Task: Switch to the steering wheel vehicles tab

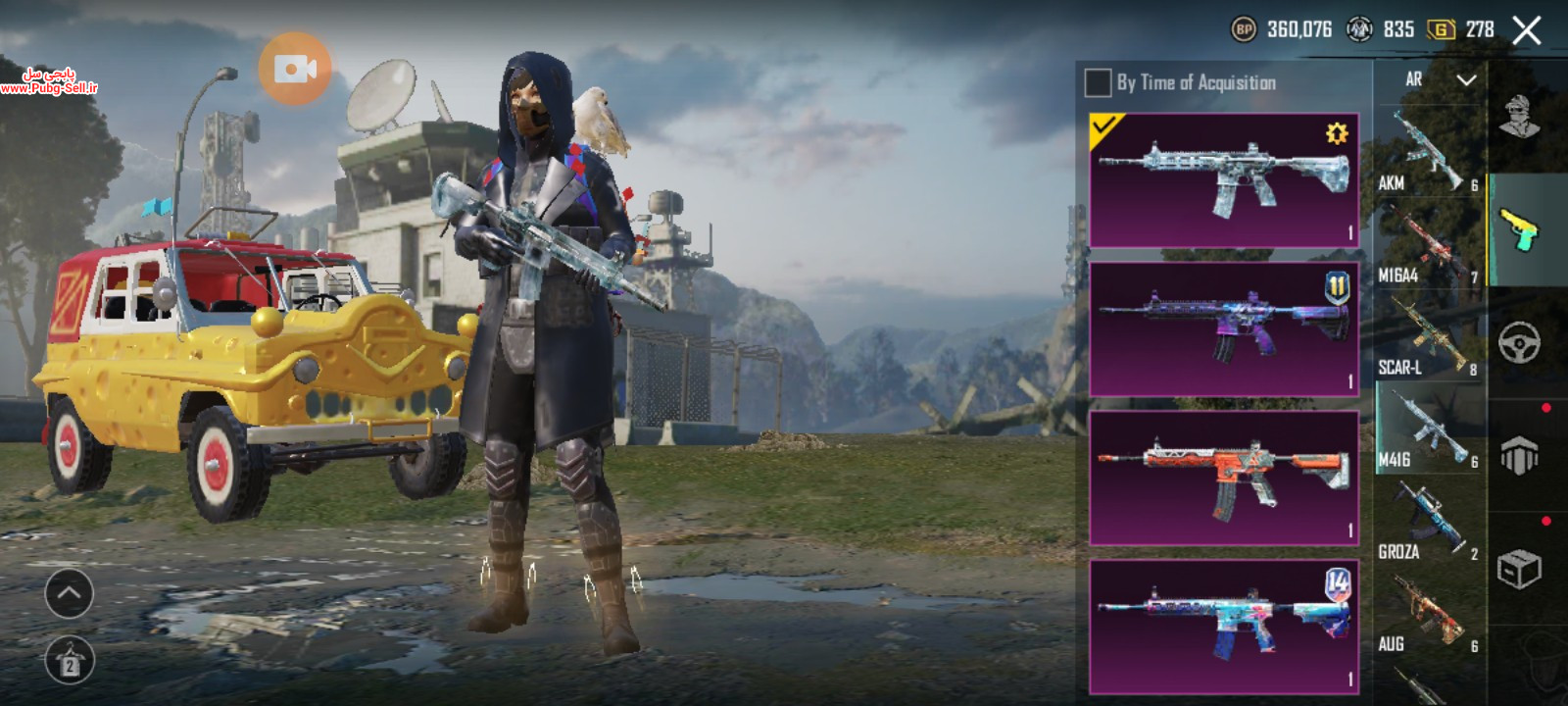Action: click(1519, 343)
